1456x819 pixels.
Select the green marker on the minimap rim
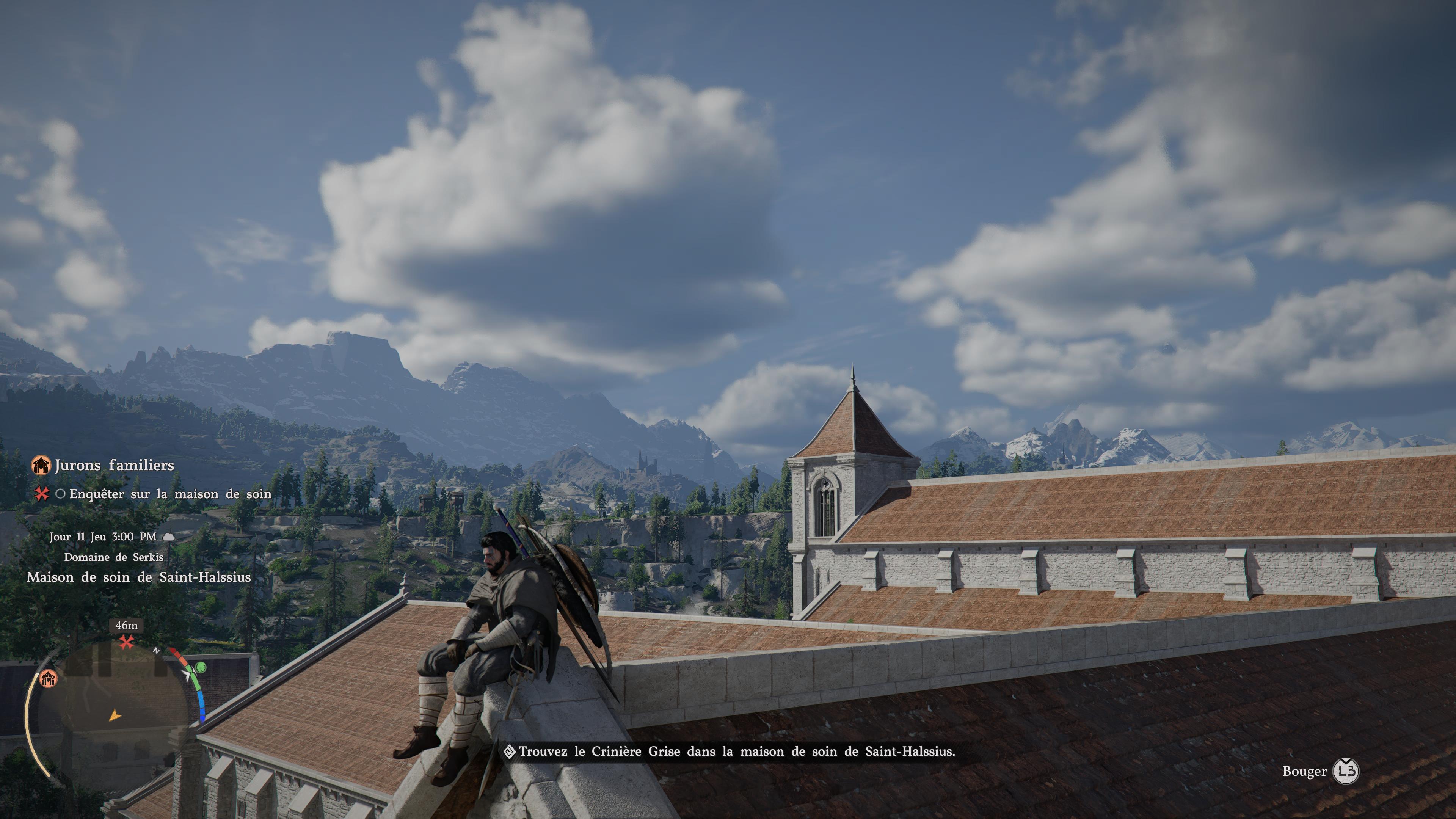(x=201, y=668)
